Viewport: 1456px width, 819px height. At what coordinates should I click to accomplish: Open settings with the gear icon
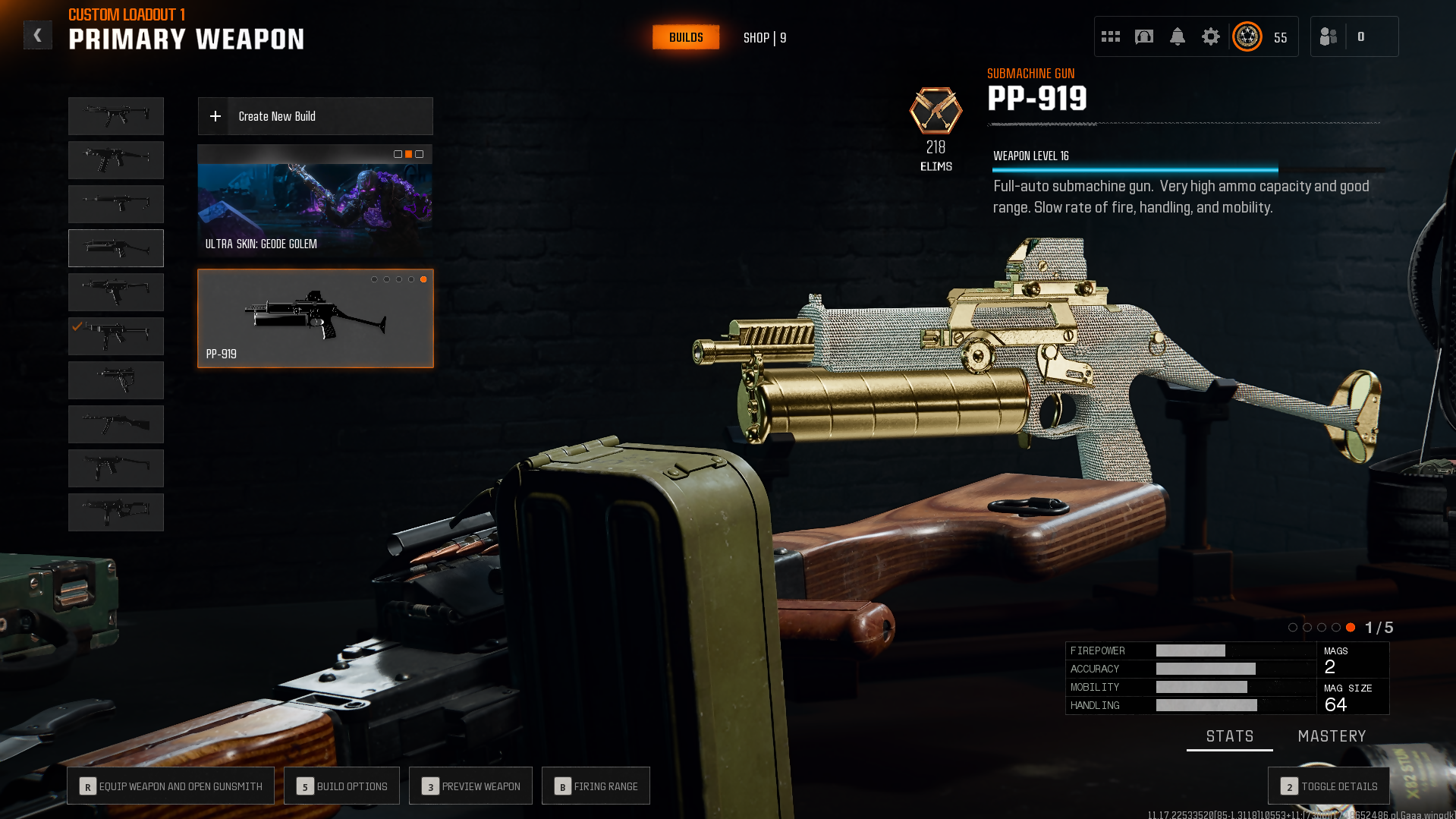point(1211,36)
